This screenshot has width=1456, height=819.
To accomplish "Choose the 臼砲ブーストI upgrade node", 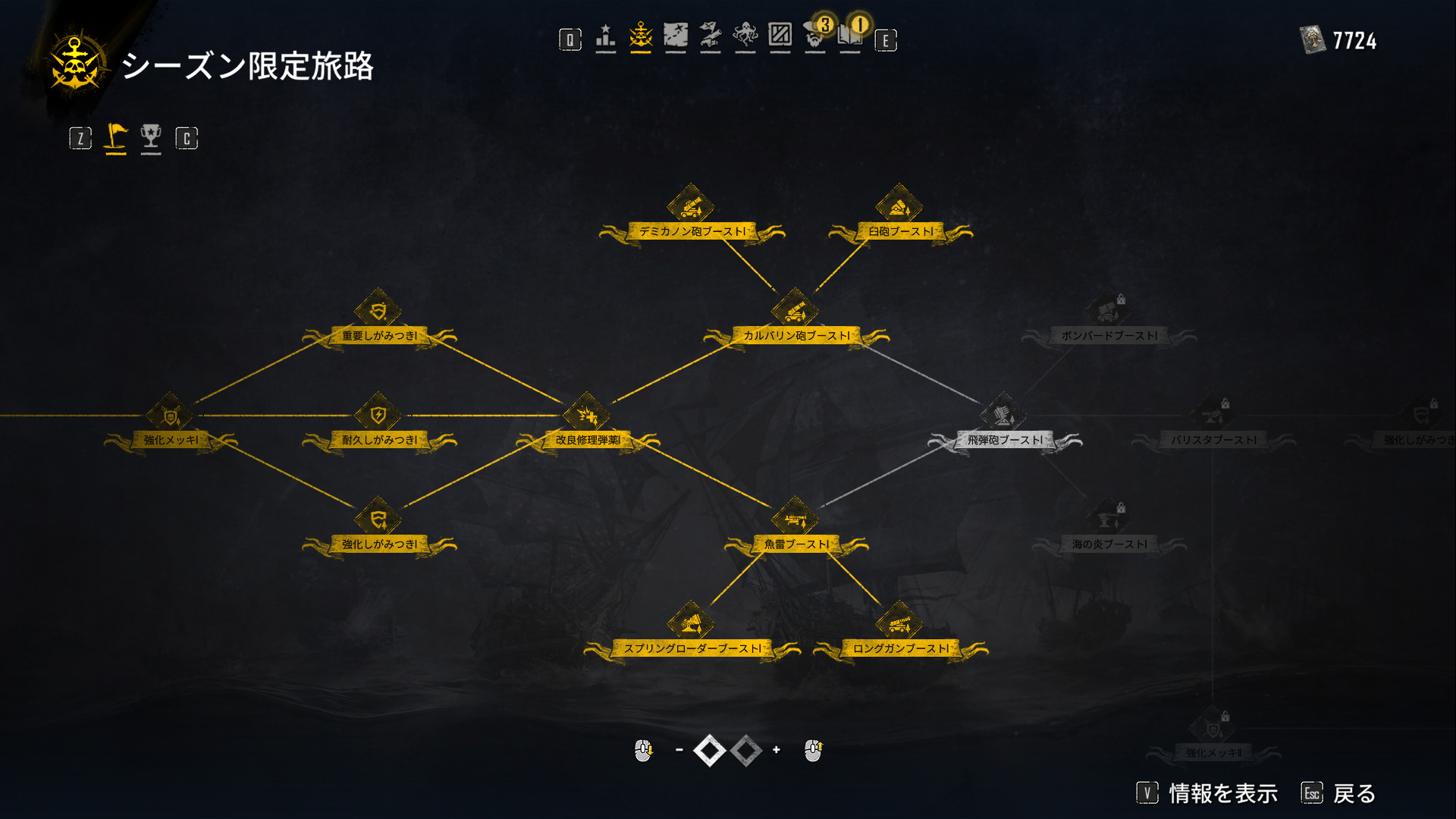I will point(899,206).
